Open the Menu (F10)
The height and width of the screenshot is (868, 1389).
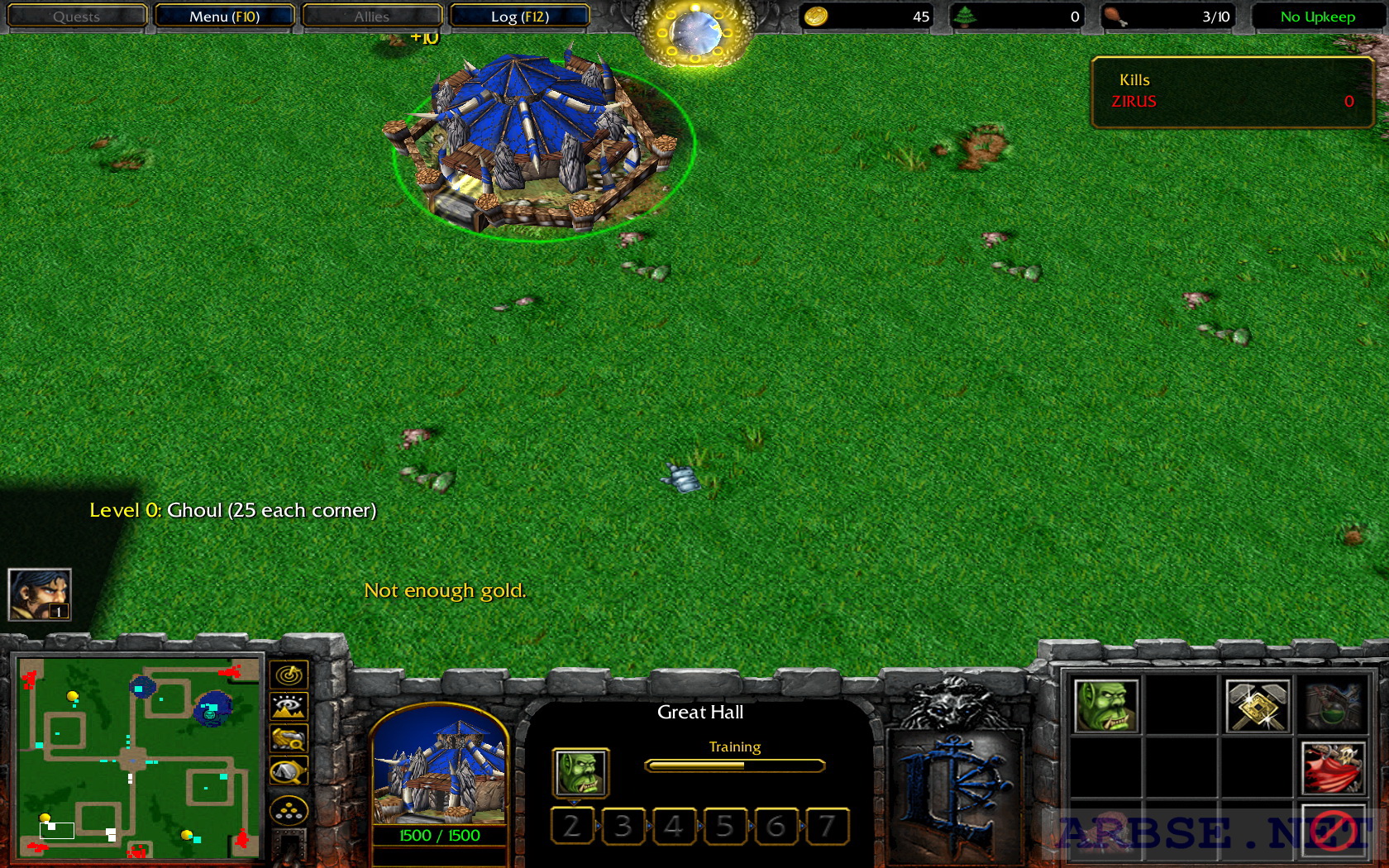pos(226,16)
